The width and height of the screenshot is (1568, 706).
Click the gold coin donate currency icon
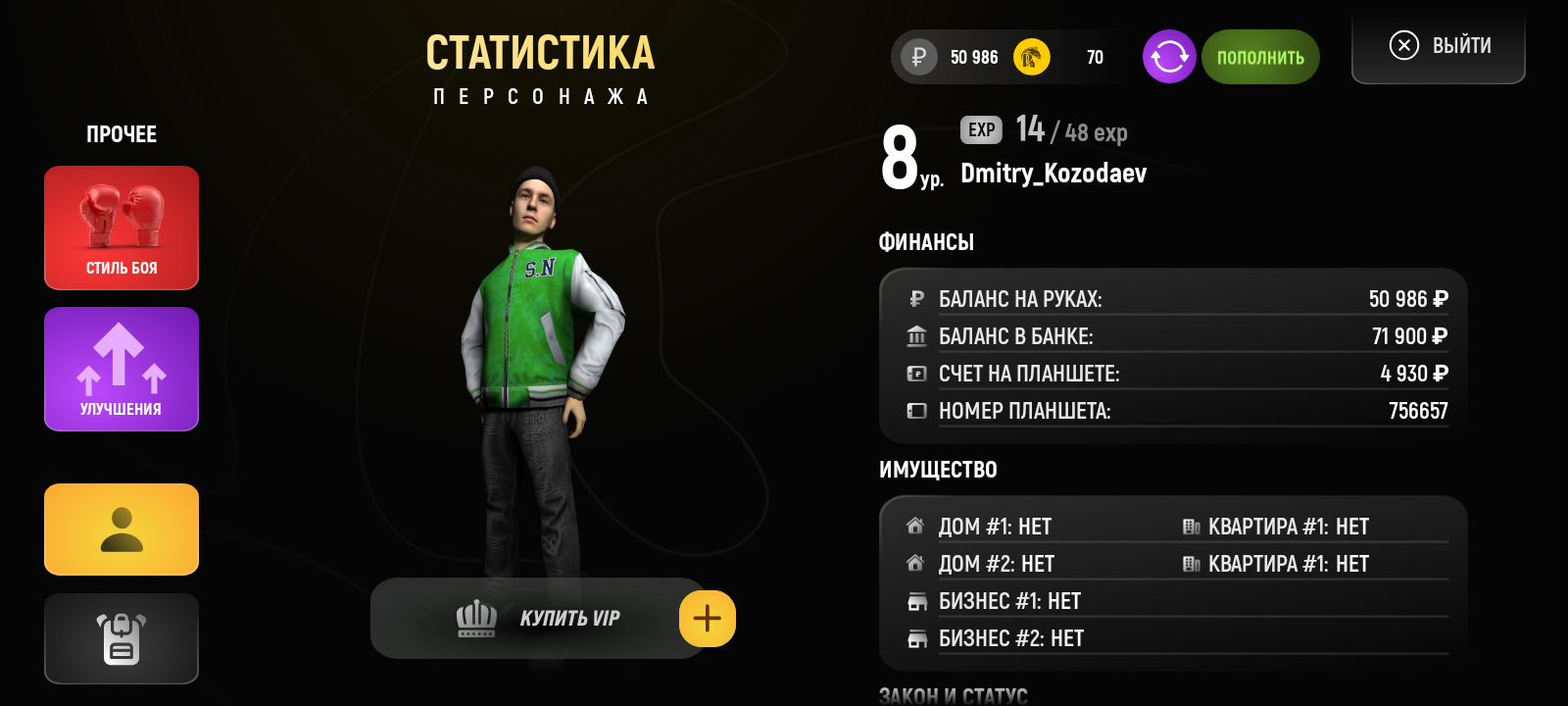coord(1031,57)
